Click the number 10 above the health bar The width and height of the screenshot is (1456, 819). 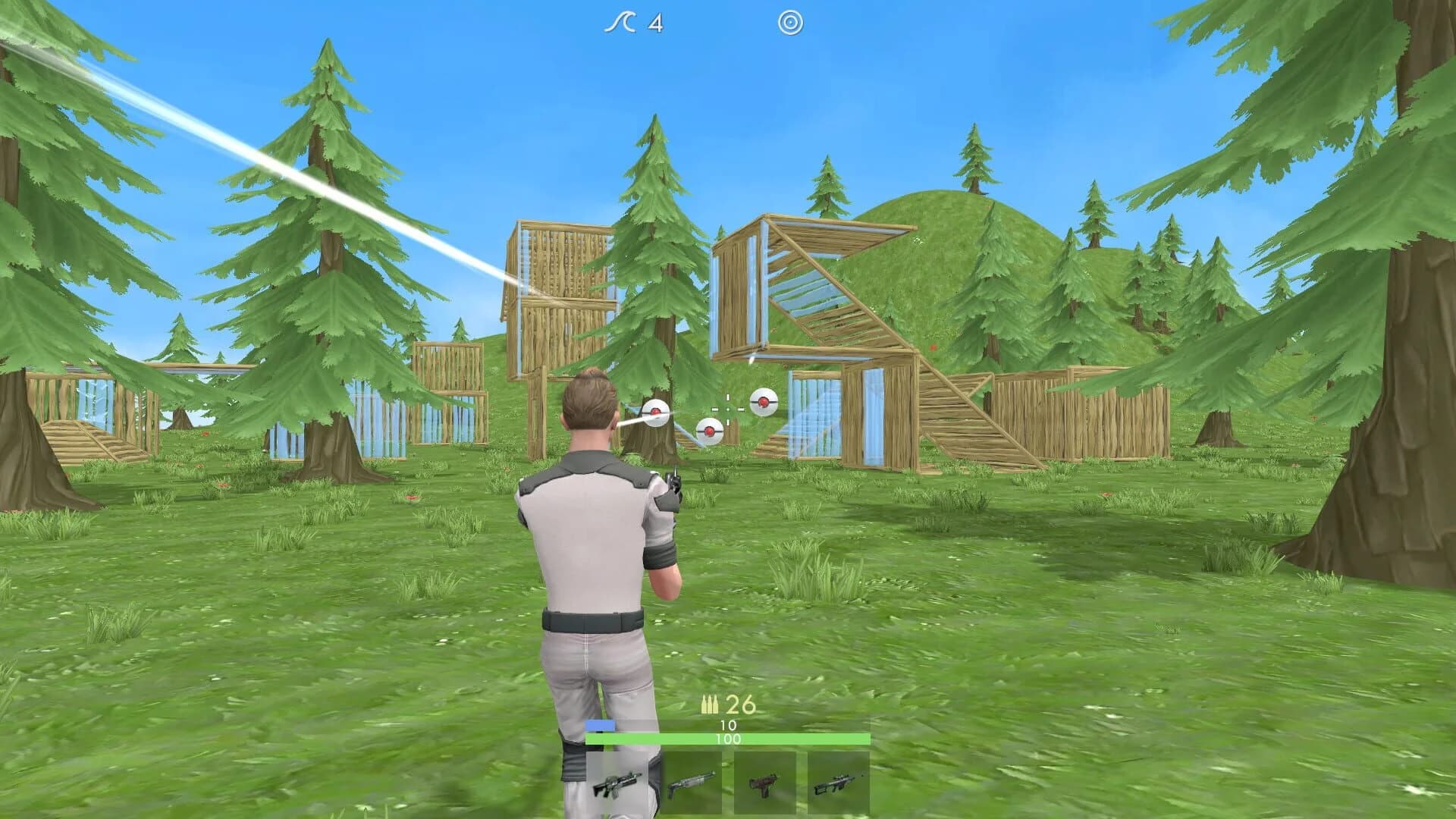point(727,726)
